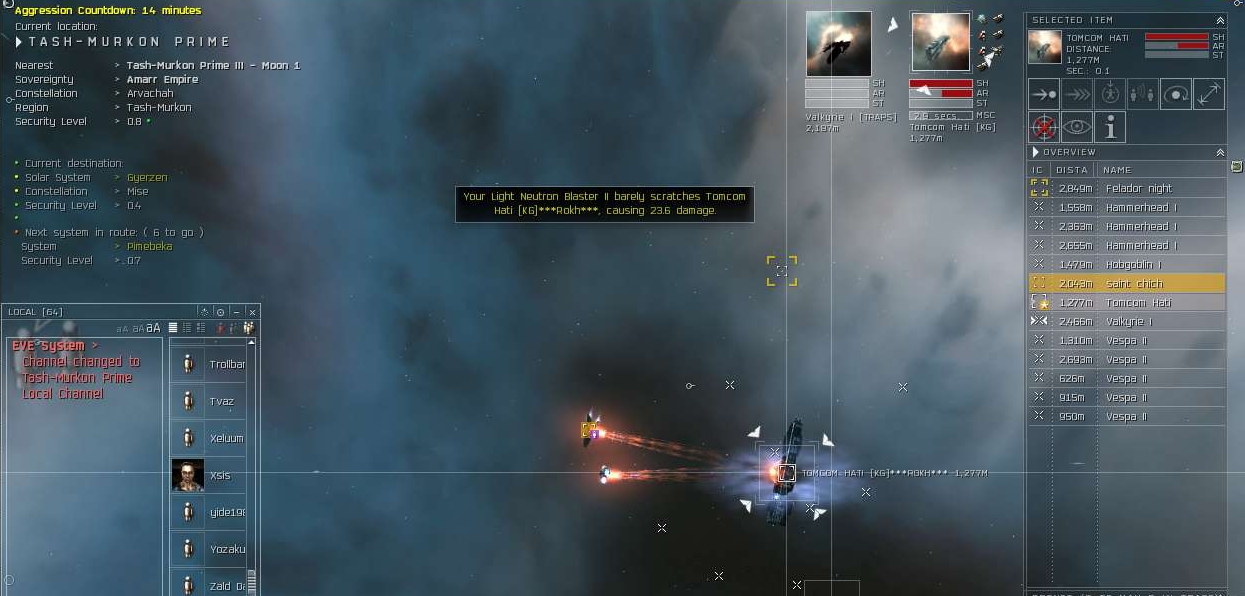Close the Local chat window
Image resolution: width=1245 pixels, height=596 pixels.
coord(252,312)
